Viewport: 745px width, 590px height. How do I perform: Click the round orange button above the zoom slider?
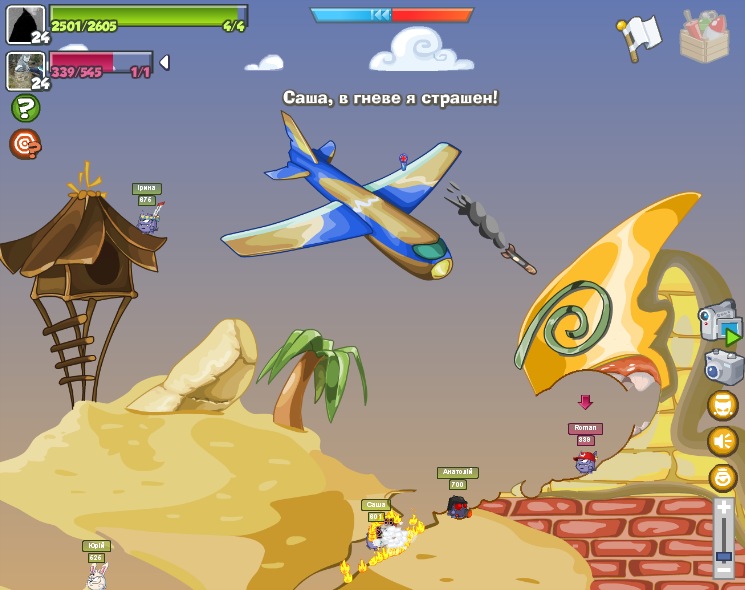click(x=723, y=478)
